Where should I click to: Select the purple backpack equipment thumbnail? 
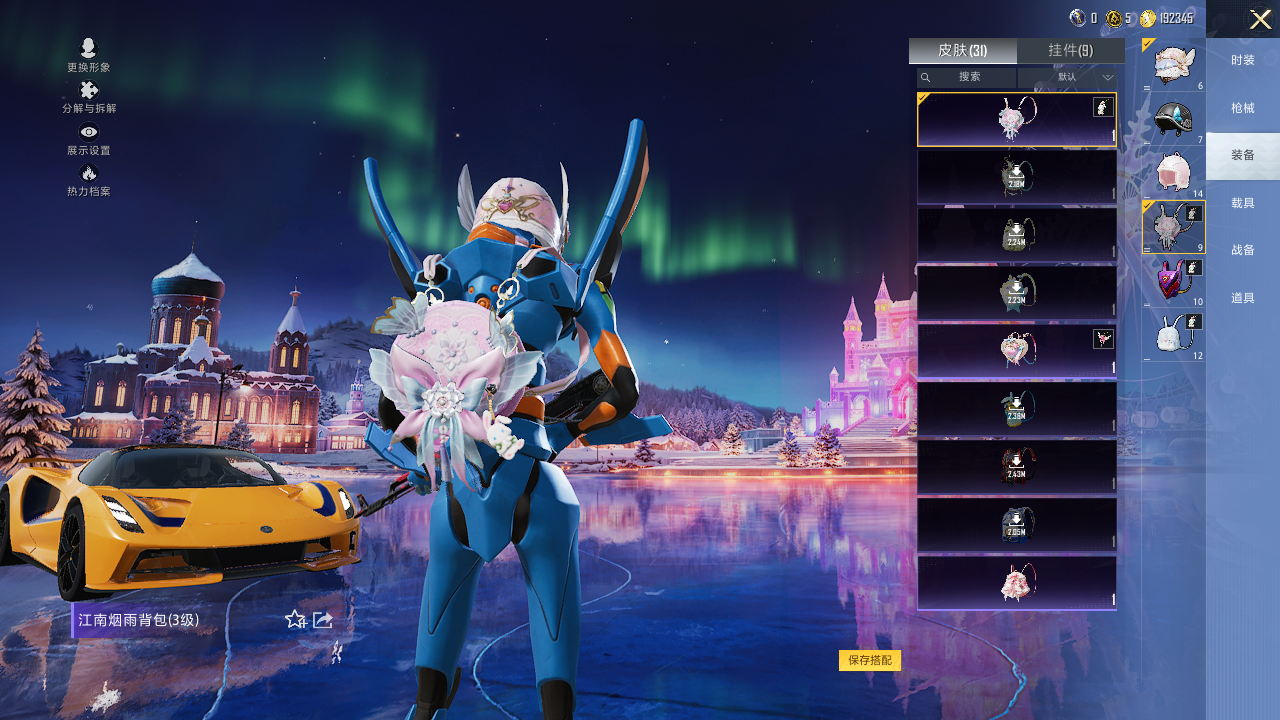(1174, 281)
